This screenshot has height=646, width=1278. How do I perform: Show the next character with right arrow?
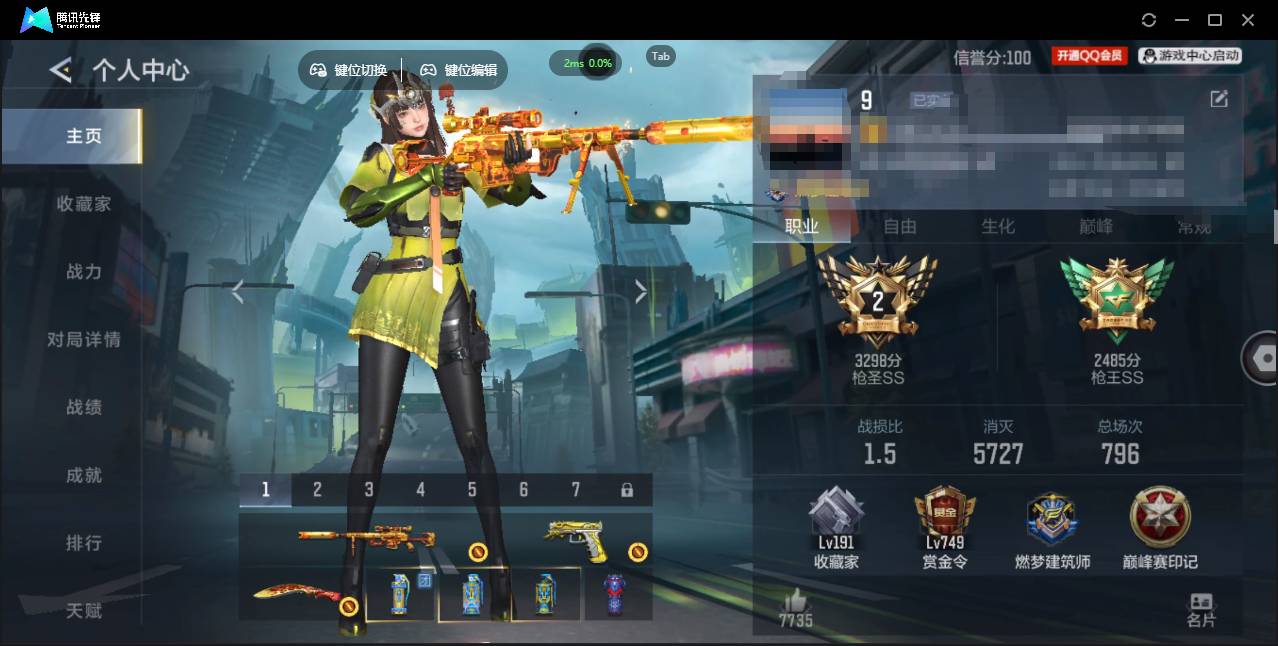click(x=641, y=291)
